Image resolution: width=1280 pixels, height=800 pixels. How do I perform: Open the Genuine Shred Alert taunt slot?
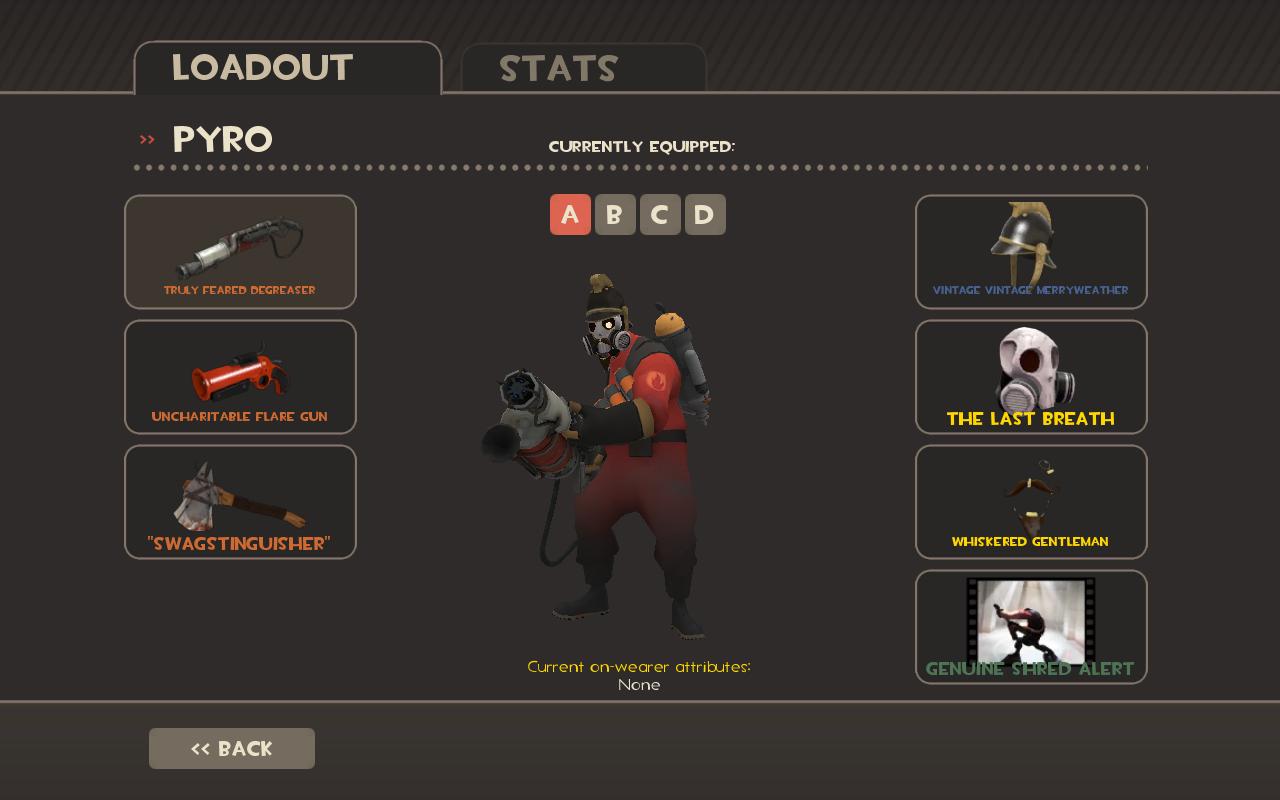point(1031,626)
